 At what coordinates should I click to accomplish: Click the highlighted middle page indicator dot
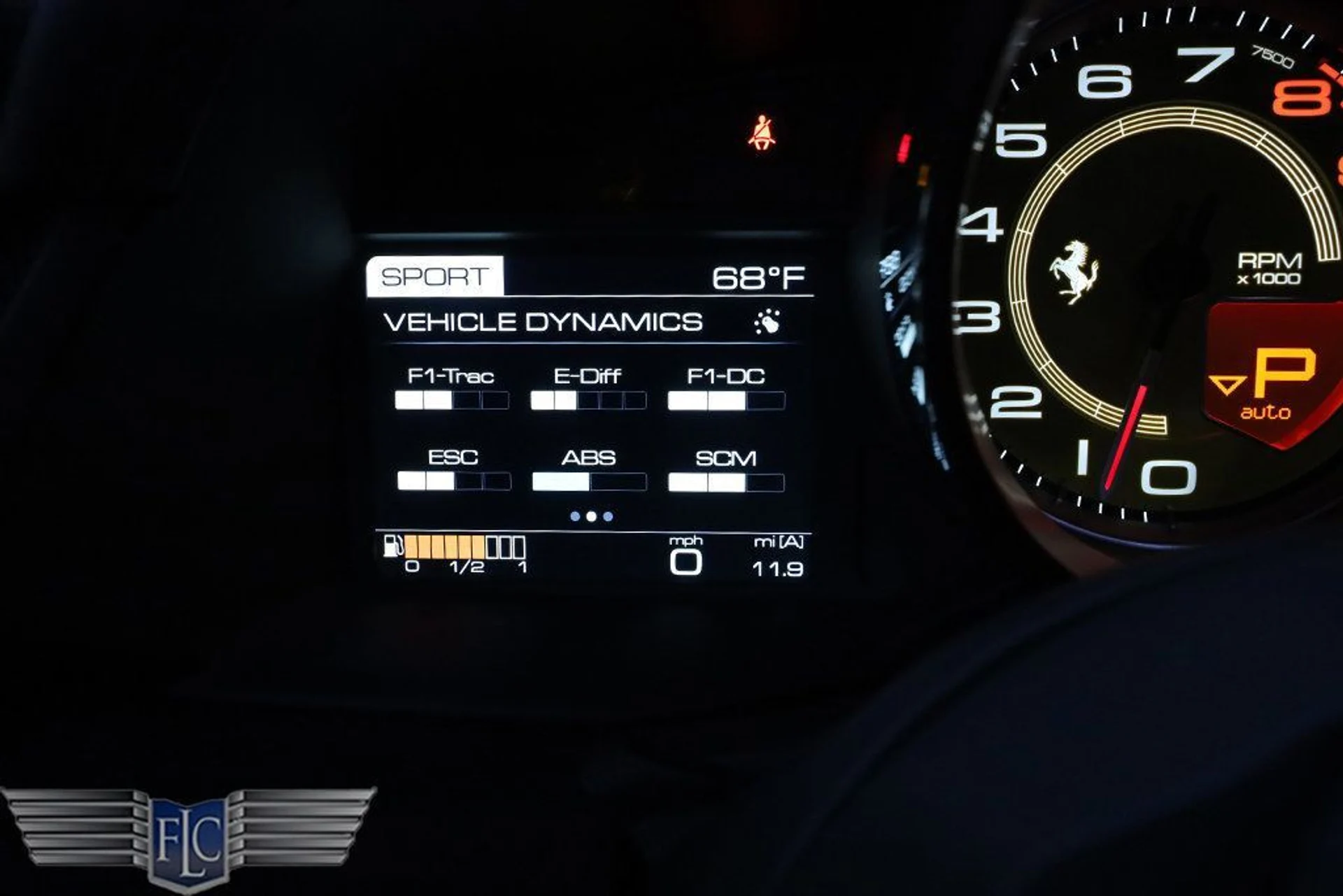click(591, 516)
